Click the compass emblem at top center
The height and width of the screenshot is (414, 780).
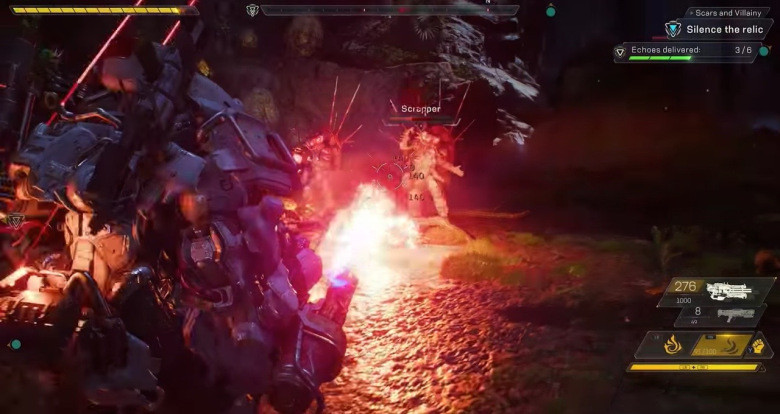pyautogui.click(x=252, y=10)
